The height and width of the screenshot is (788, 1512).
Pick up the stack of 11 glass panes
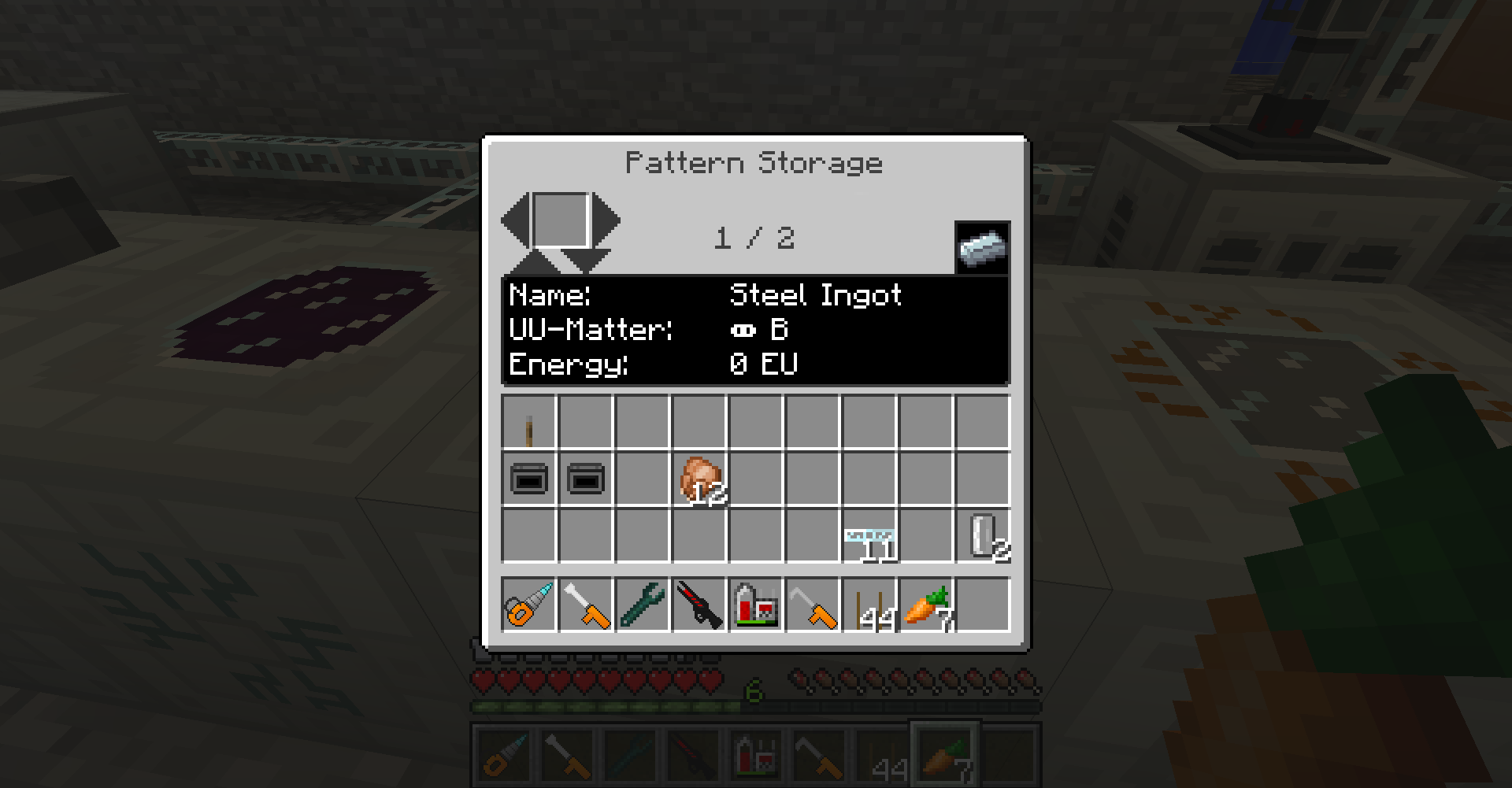pyautogui.click(x=869, y=536)
